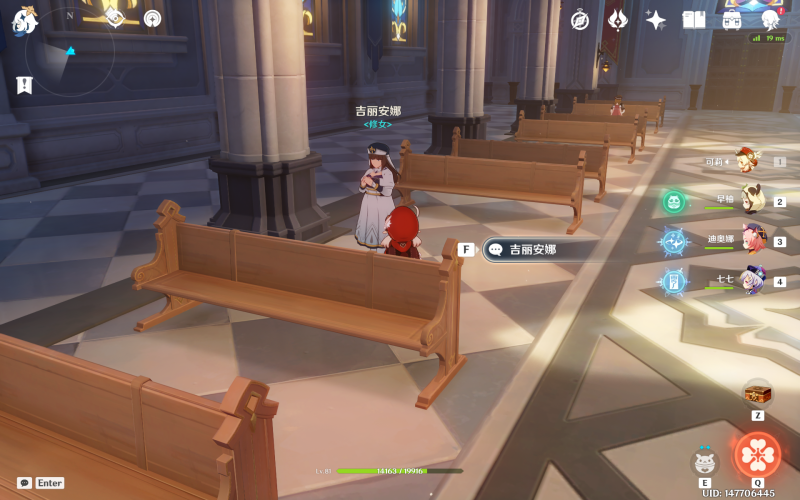Open the Paimon menu
This screenshot has height=500, width=800.
tap(25, 20)
